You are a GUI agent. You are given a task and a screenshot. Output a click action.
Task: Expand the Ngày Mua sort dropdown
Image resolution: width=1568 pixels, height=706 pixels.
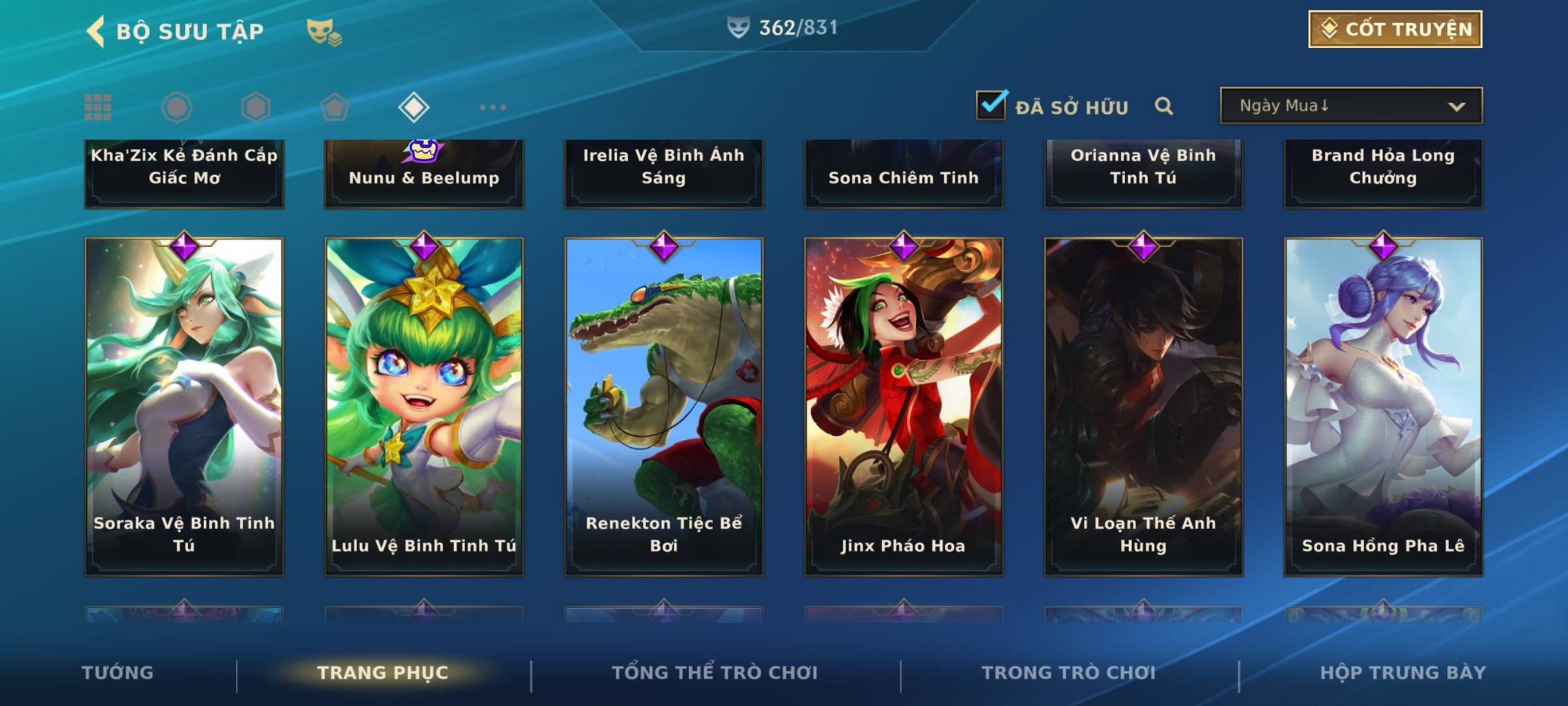tap(1351, 106)
